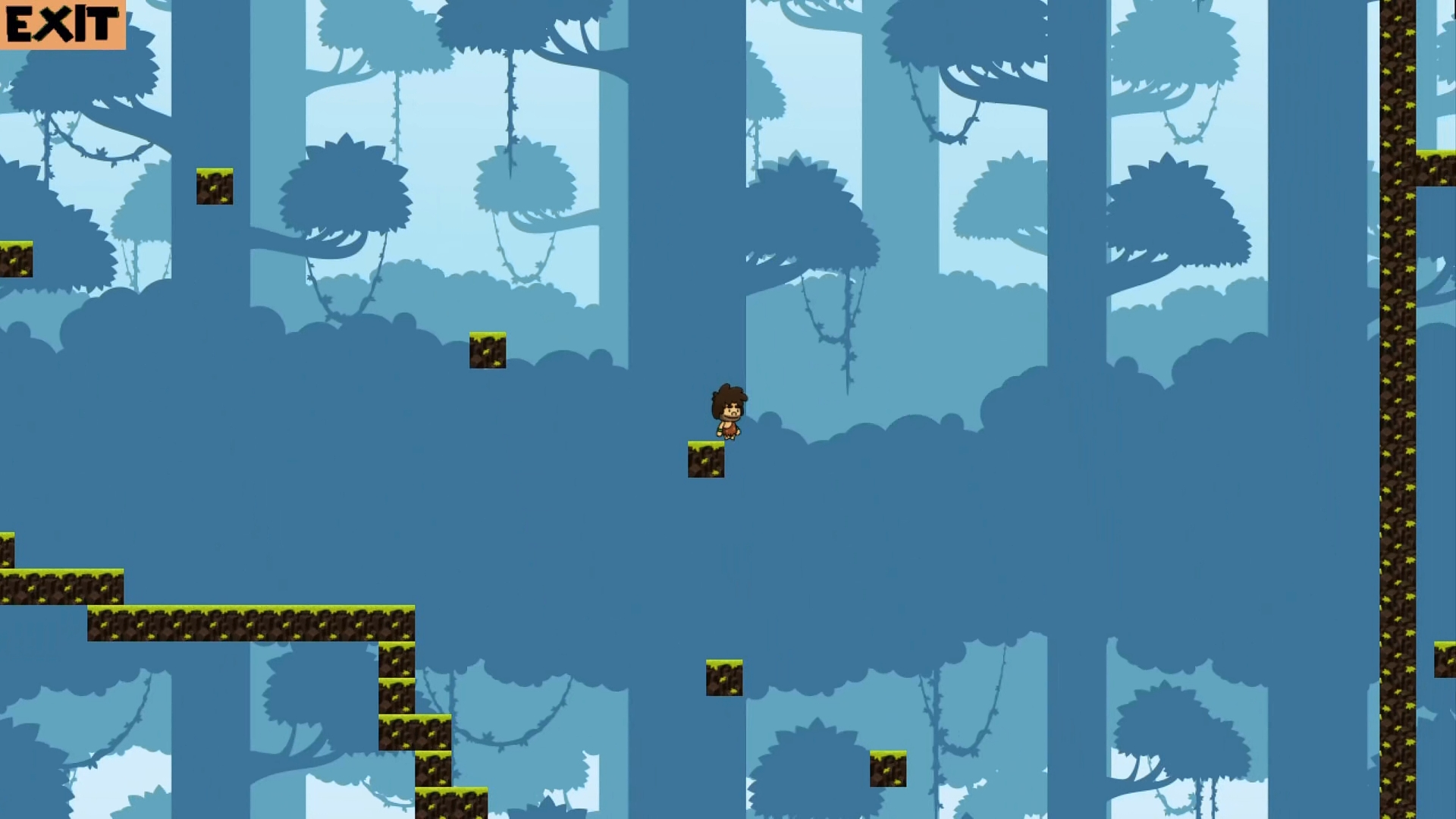
Task: Click the topmost step of the left staircase platform
Action: pos(9,546)
